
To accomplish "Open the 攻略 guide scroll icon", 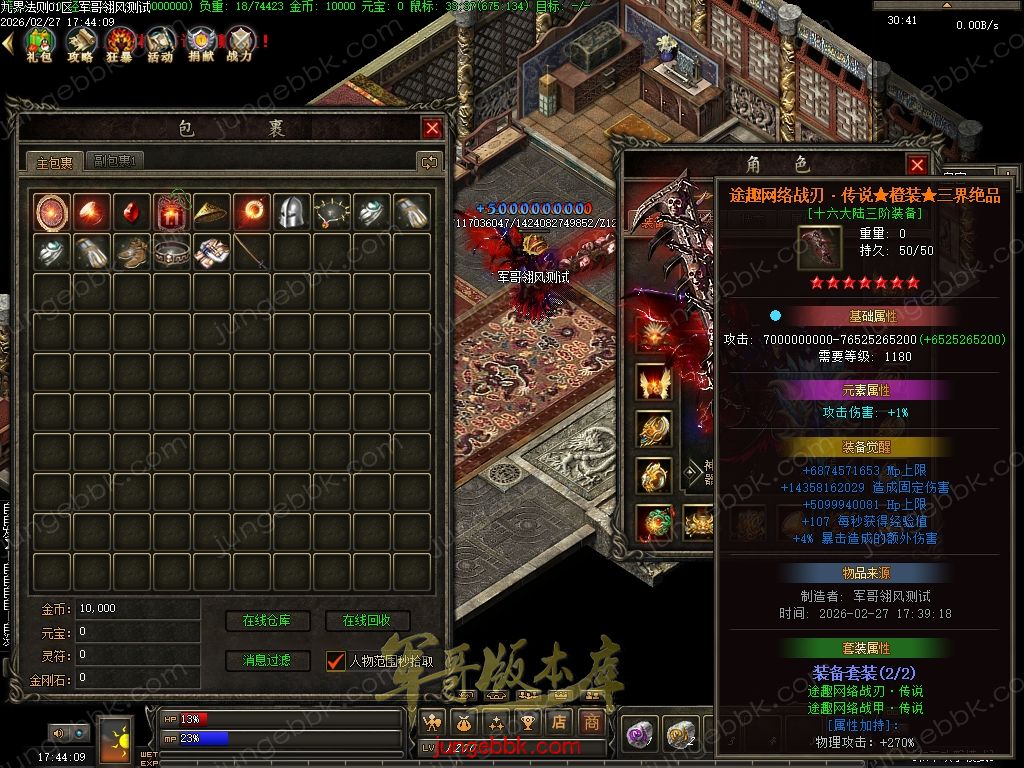I will (80, 44).
